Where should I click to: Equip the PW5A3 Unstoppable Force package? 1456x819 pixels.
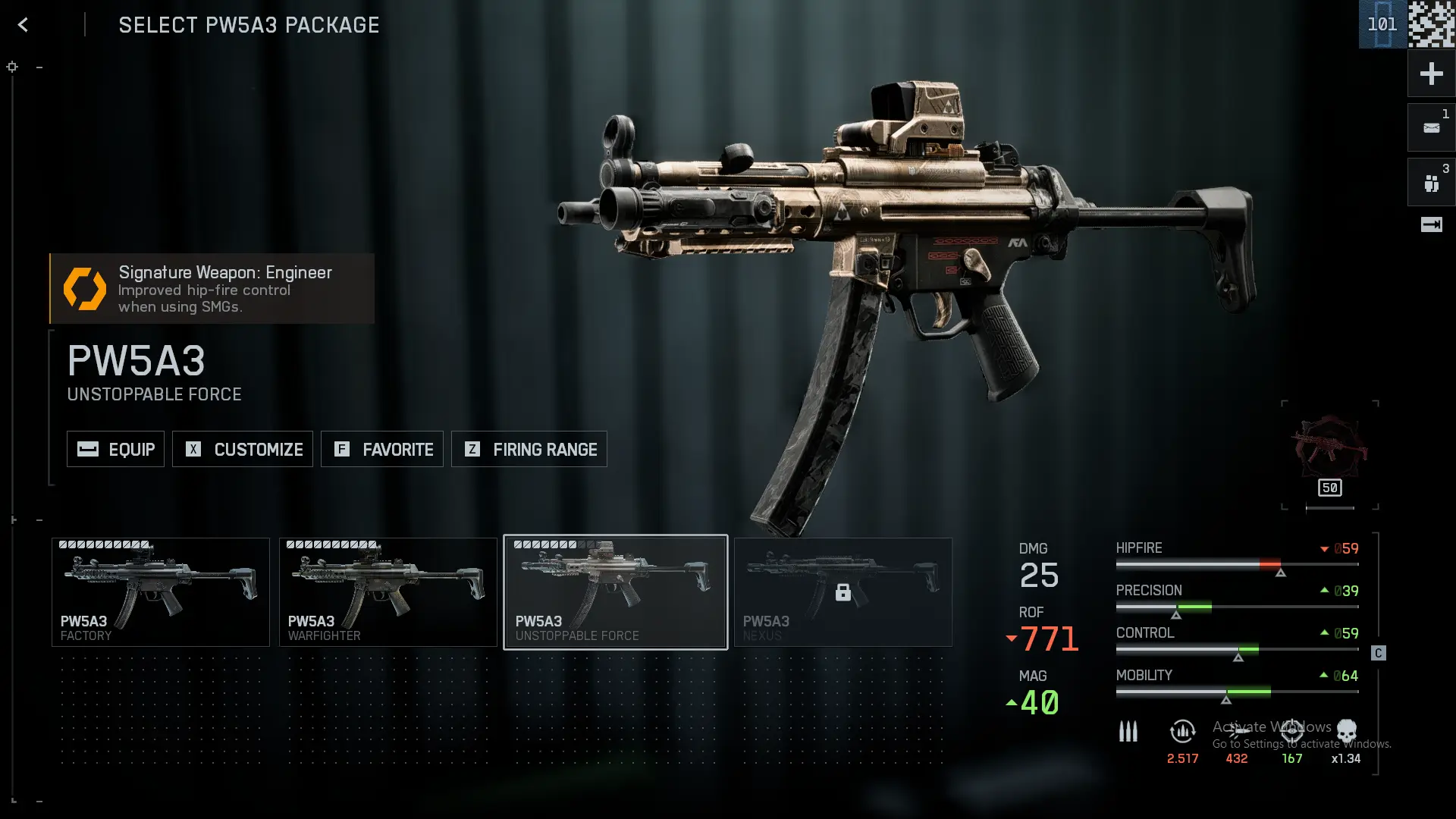[115, 449]
